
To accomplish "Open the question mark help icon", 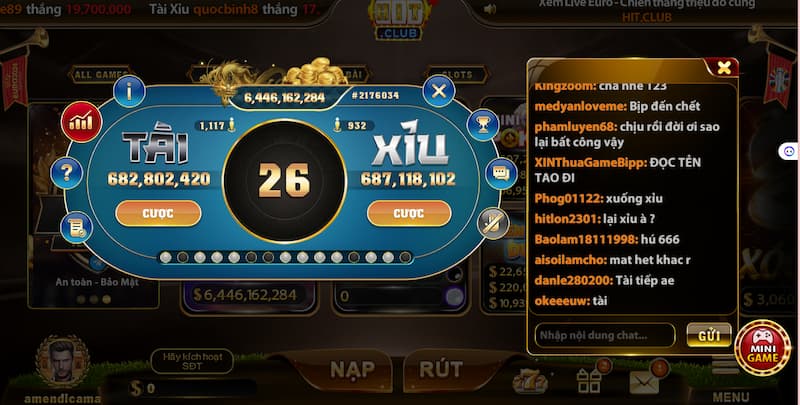I will click(69, 174).
